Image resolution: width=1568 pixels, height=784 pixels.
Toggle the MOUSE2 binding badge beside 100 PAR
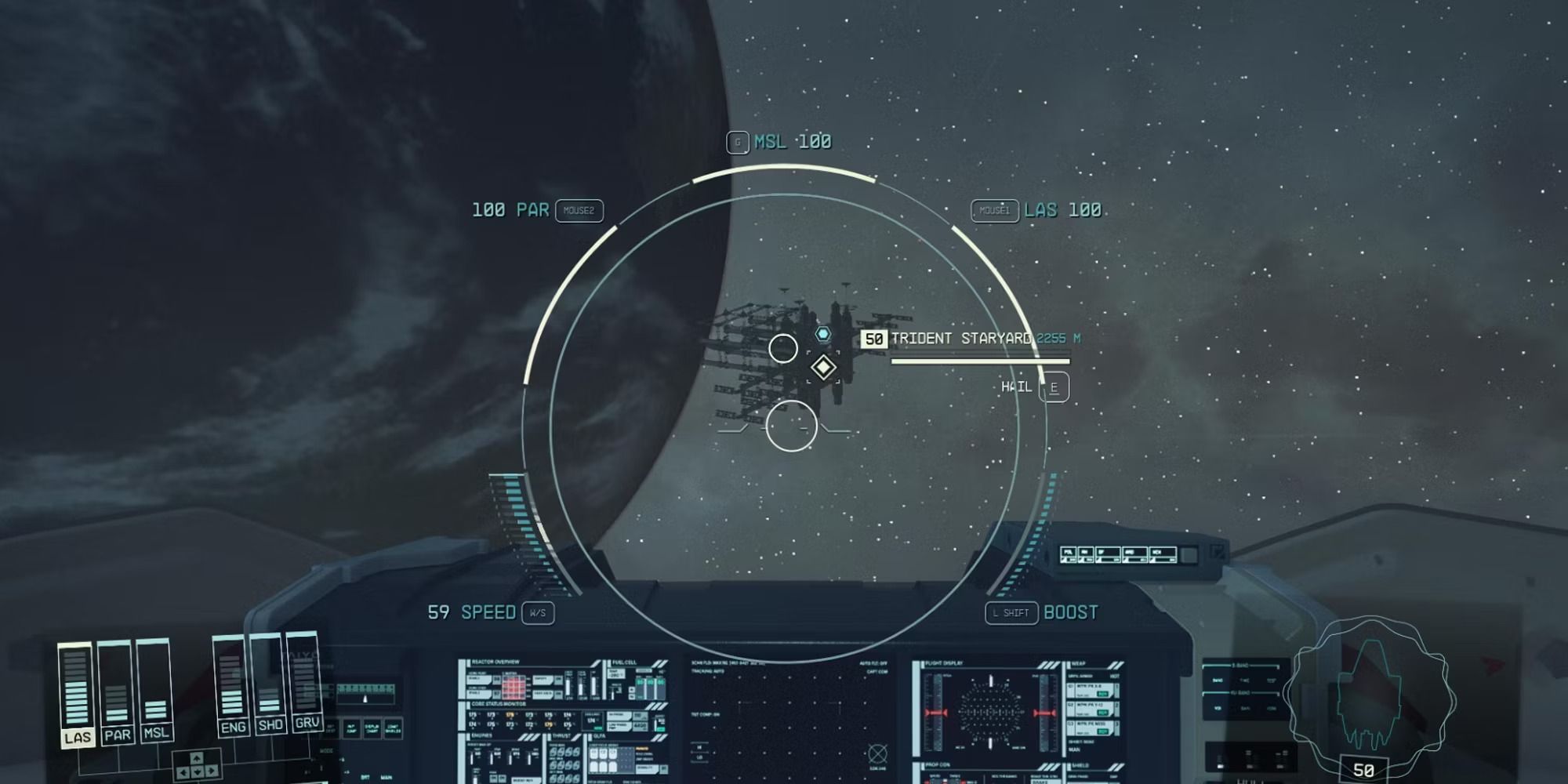point(579,211)
